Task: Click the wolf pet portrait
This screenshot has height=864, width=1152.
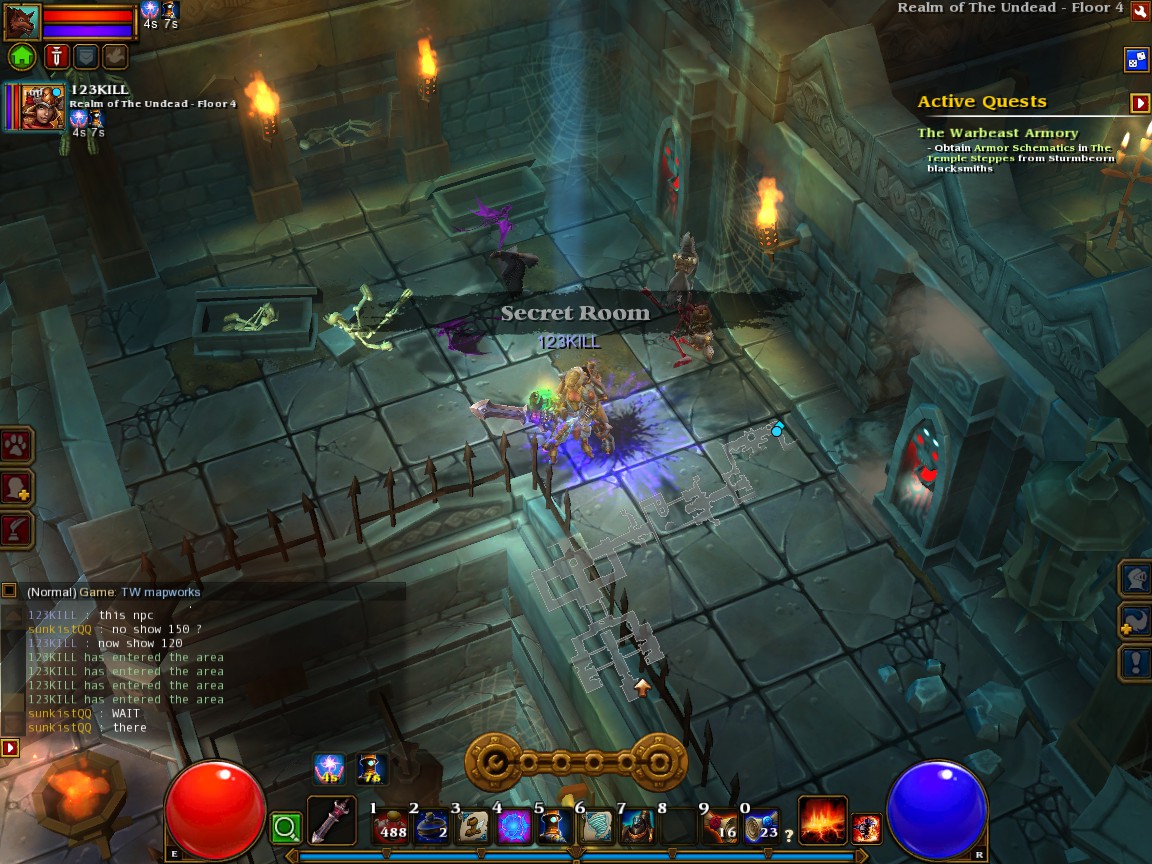Action: click(x=22, y=20)
